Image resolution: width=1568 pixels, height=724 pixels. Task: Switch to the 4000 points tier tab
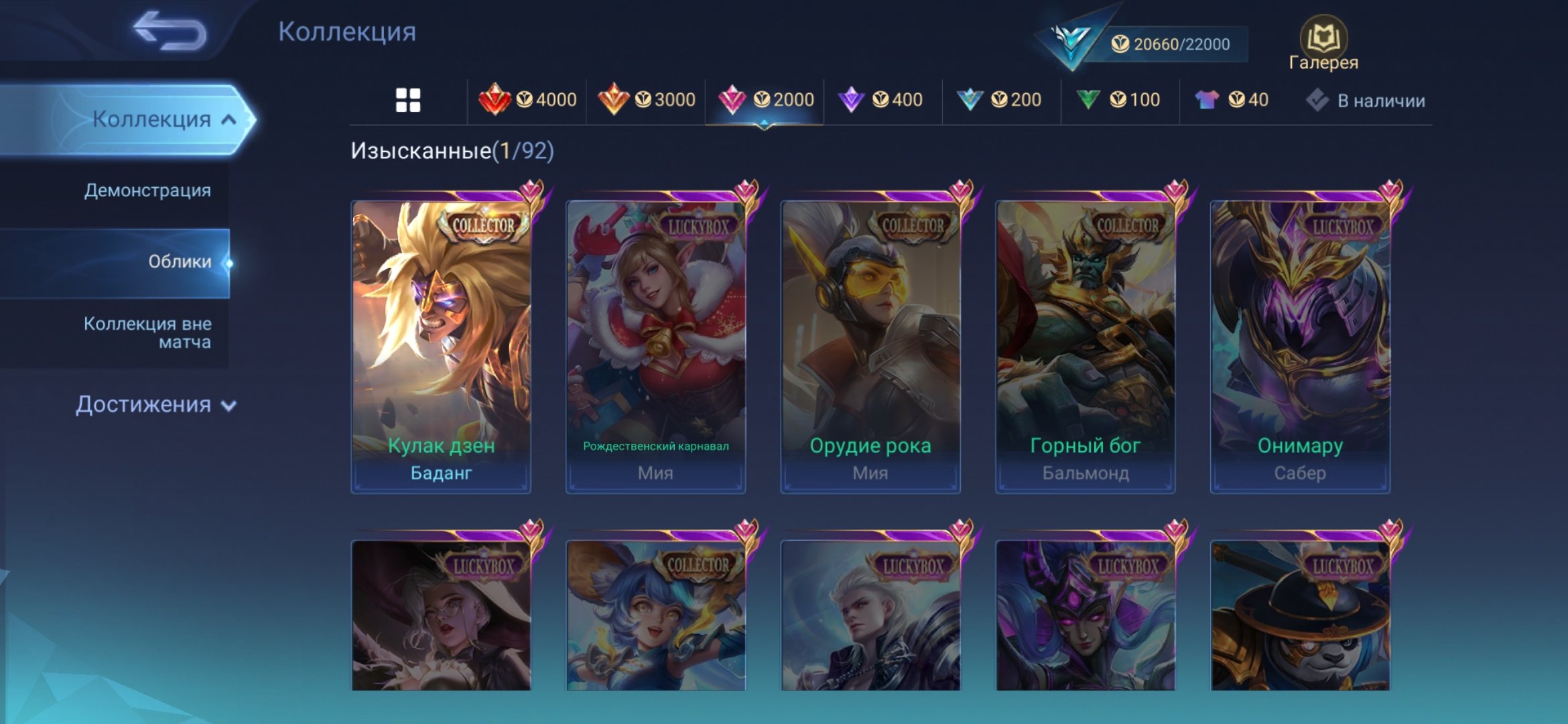(x=527, y=100)
